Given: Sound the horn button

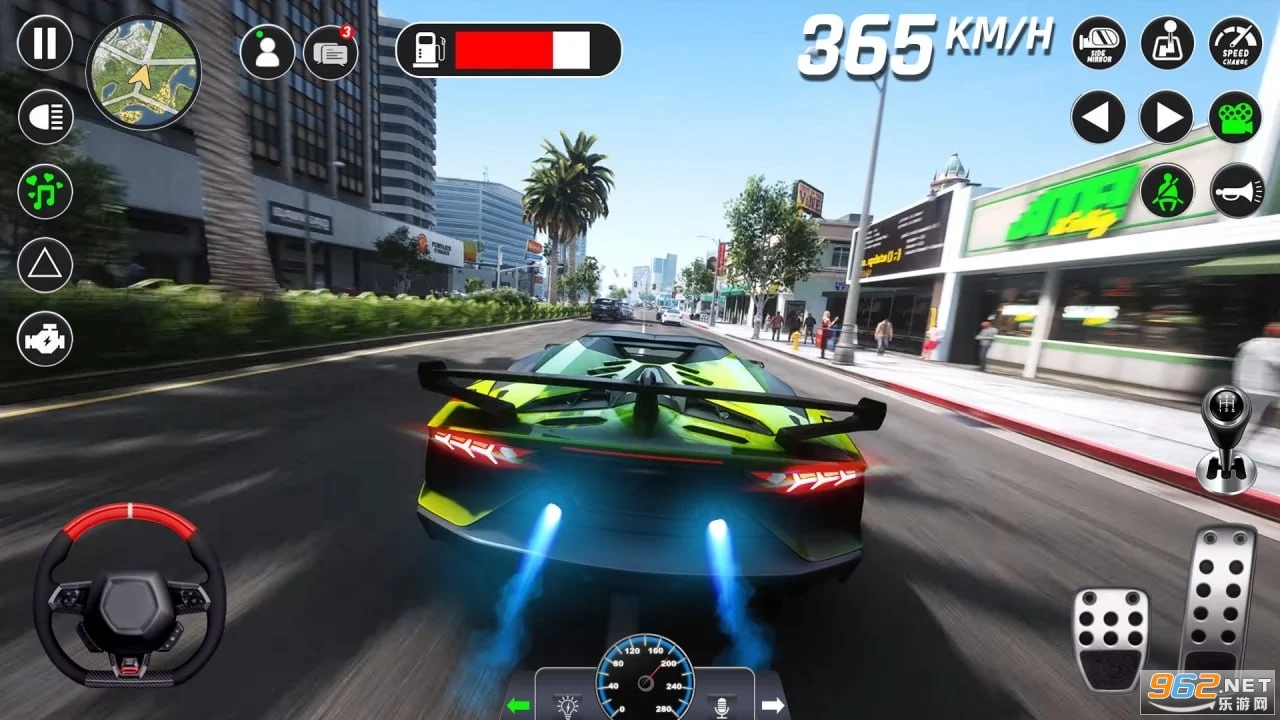Looking at the screenshot, I should tap(1236, 190).
